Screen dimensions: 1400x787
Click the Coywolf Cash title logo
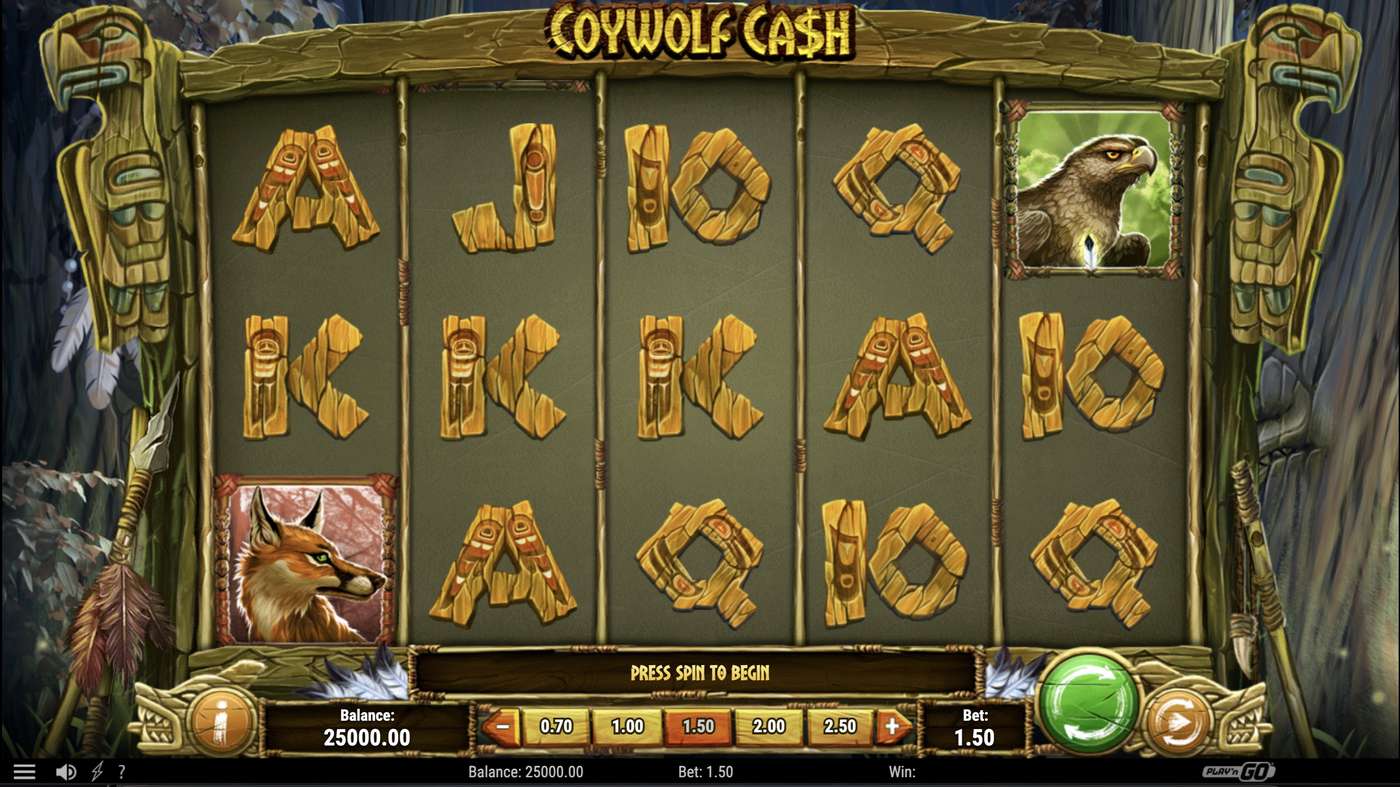click(700, 30)
